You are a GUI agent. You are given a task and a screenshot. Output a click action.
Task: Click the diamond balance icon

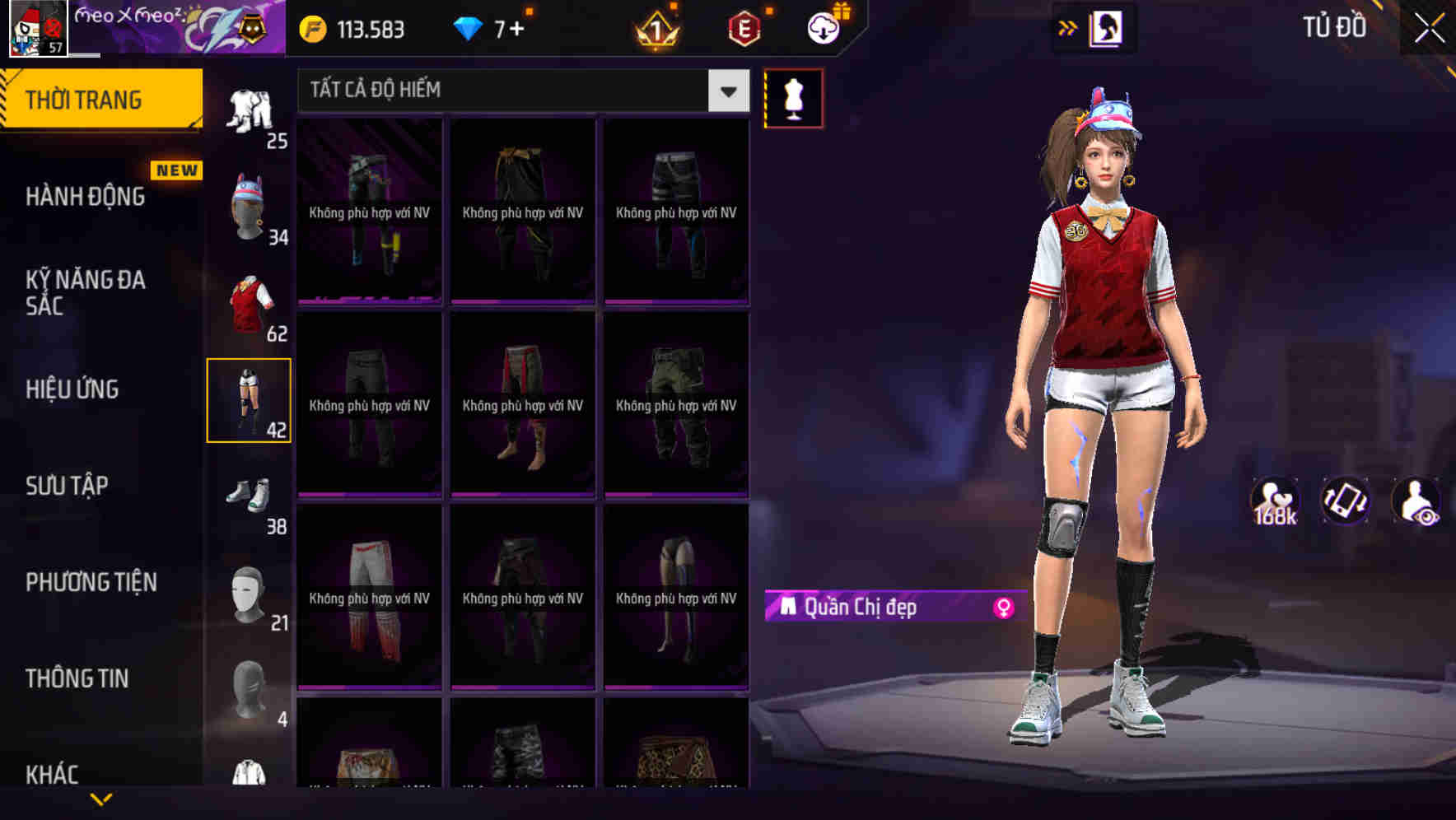click(x=469, y=27)
